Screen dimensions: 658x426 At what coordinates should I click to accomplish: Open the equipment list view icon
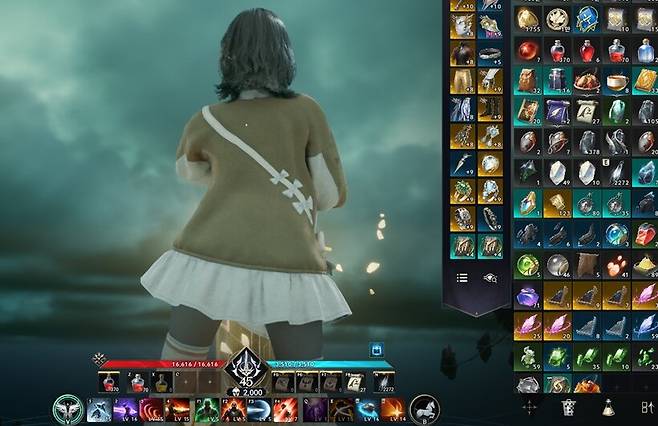click(x=462, y=279)
